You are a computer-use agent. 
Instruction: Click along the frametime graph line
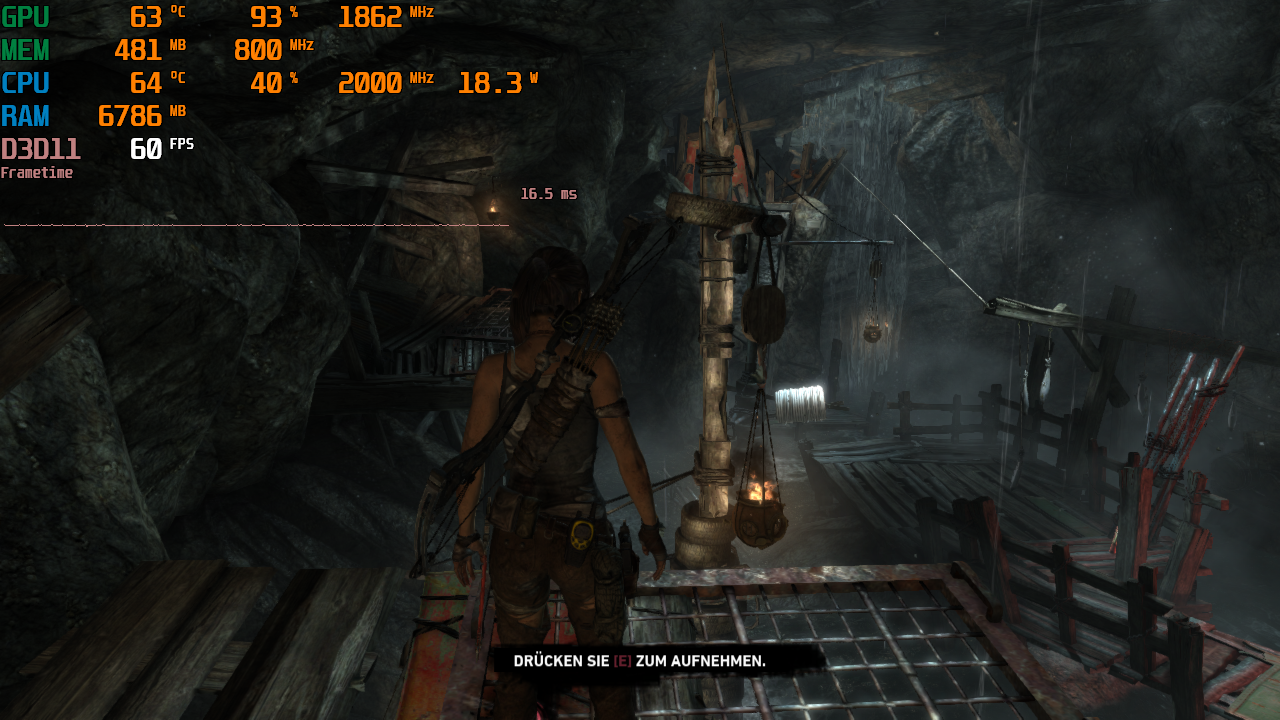(x=250, y=227)
